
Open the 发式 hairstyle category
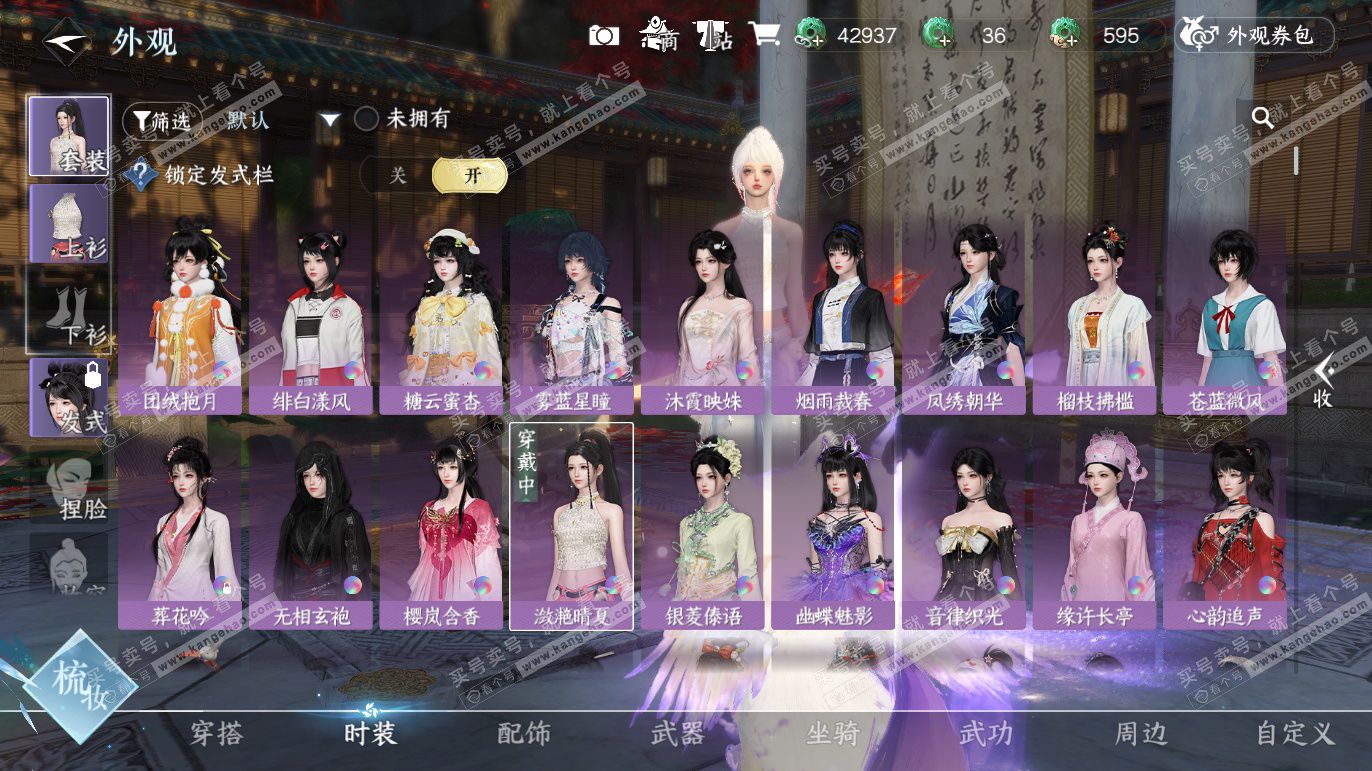[x=68, y=397]
